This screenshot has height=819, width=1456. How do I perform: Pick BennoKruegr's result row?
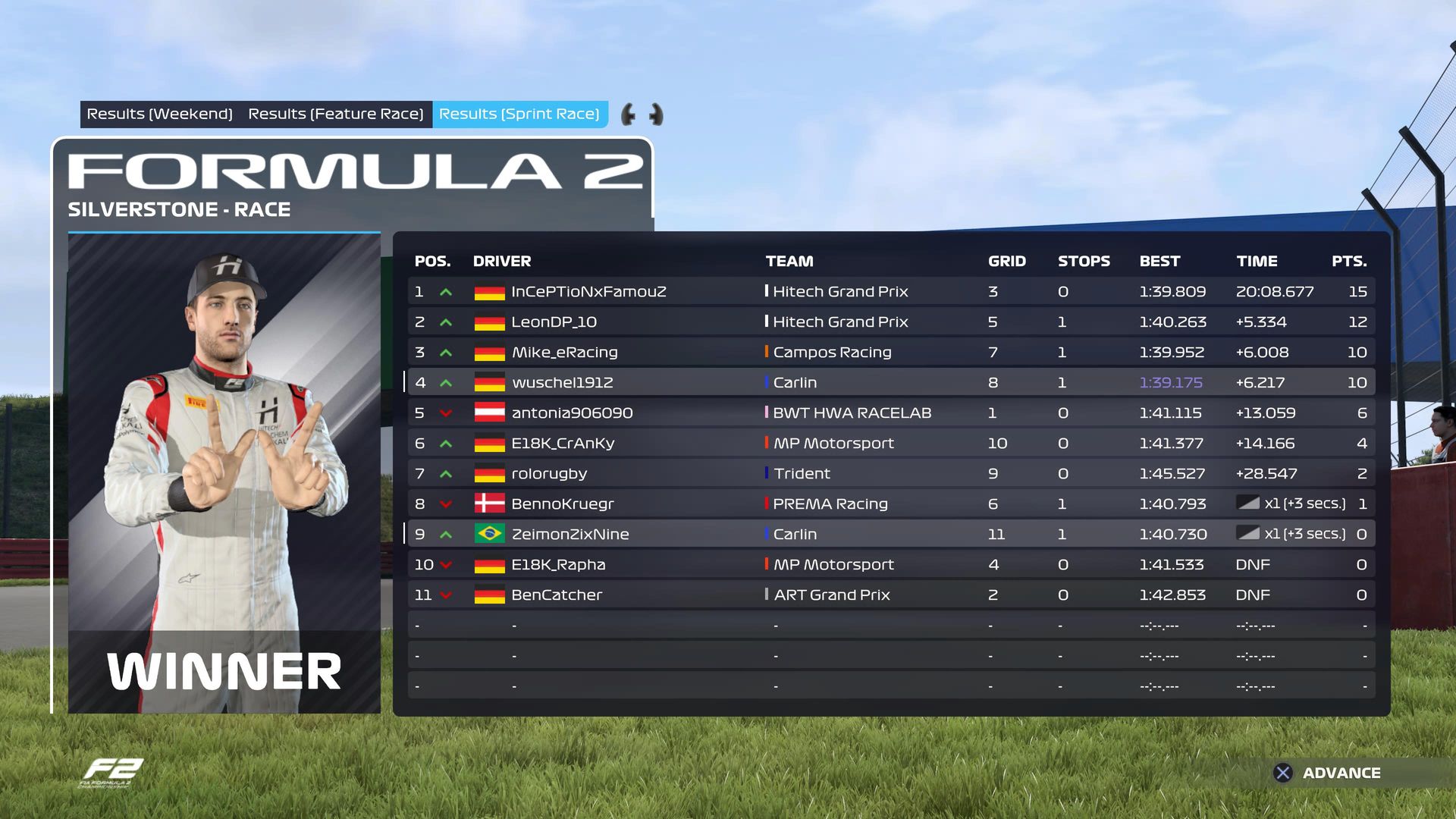(890, 504)
